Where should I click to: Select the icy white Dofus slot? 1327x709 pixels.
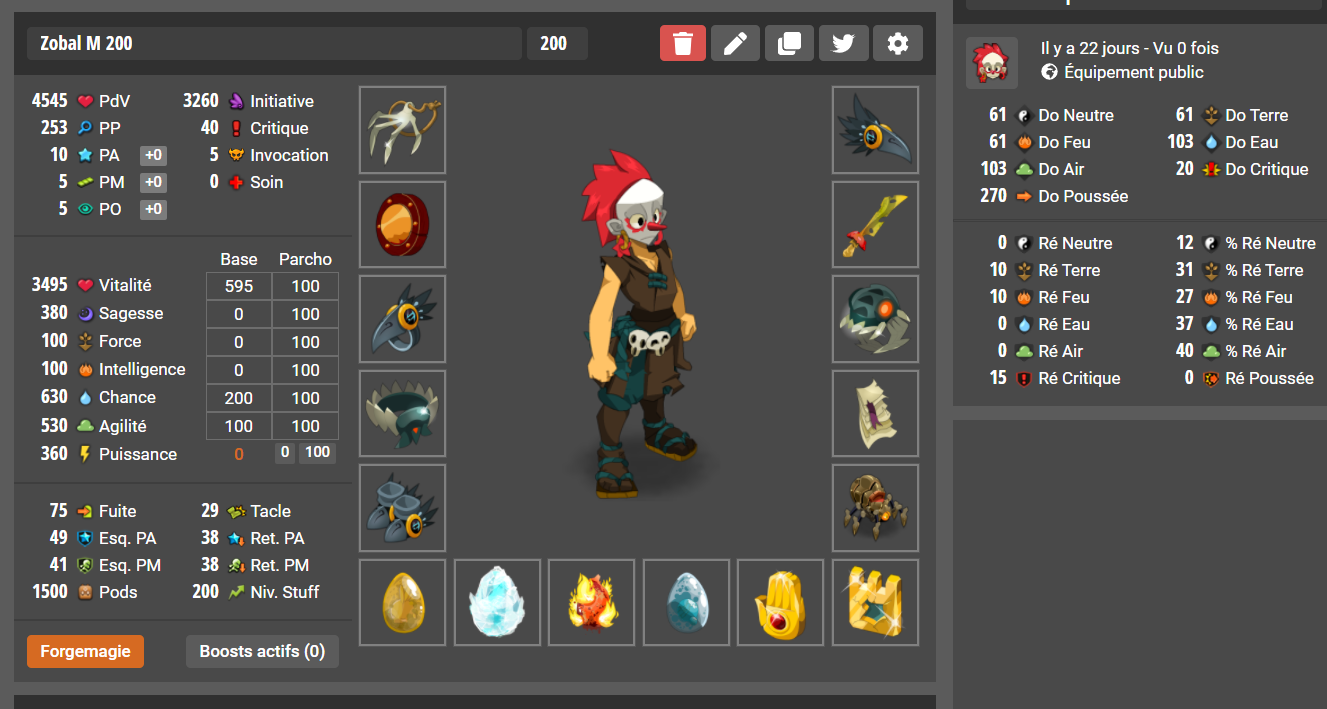pos(497,603)
